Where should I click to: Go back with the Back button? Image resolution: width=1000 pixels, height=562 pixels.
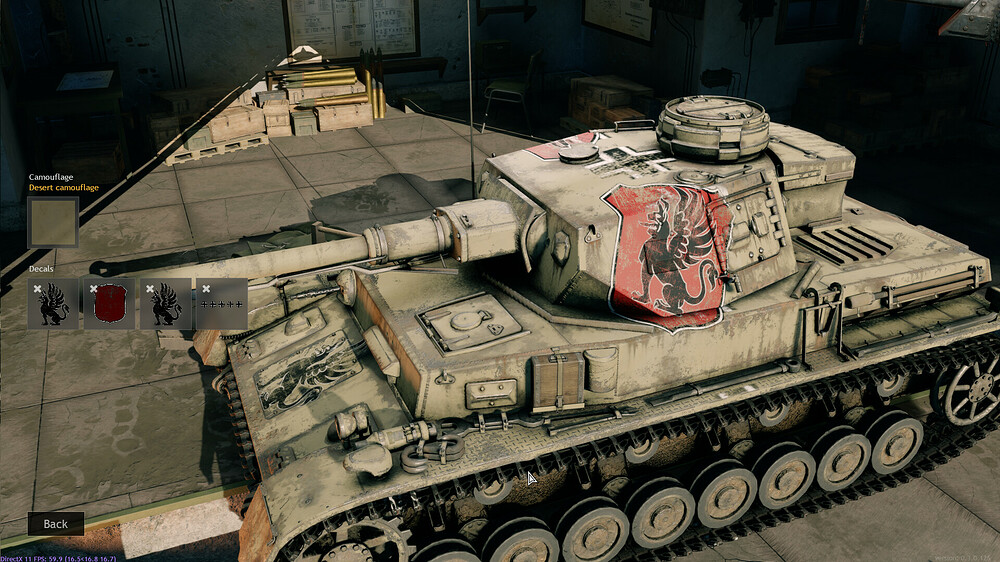56,523
